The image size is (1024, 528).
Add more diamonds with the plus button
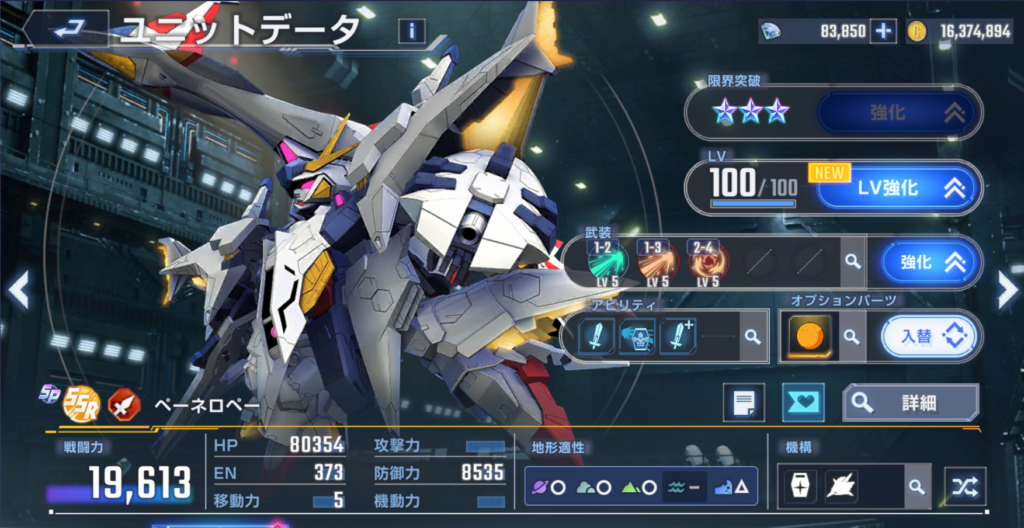pyautogui.click(x=883, y=31)
